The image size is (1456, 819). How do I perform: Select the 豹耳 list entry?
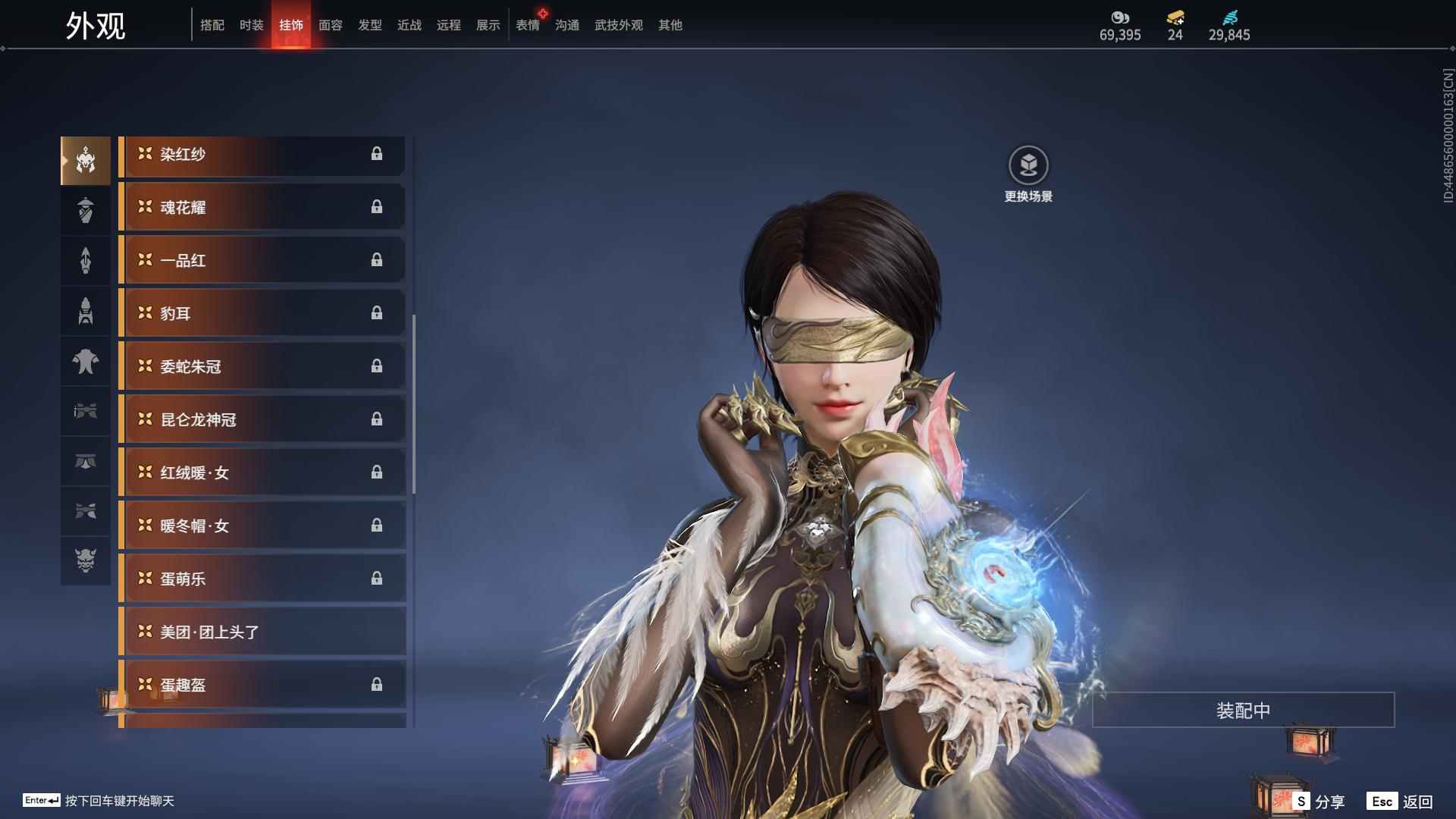(x=262, y=314)
